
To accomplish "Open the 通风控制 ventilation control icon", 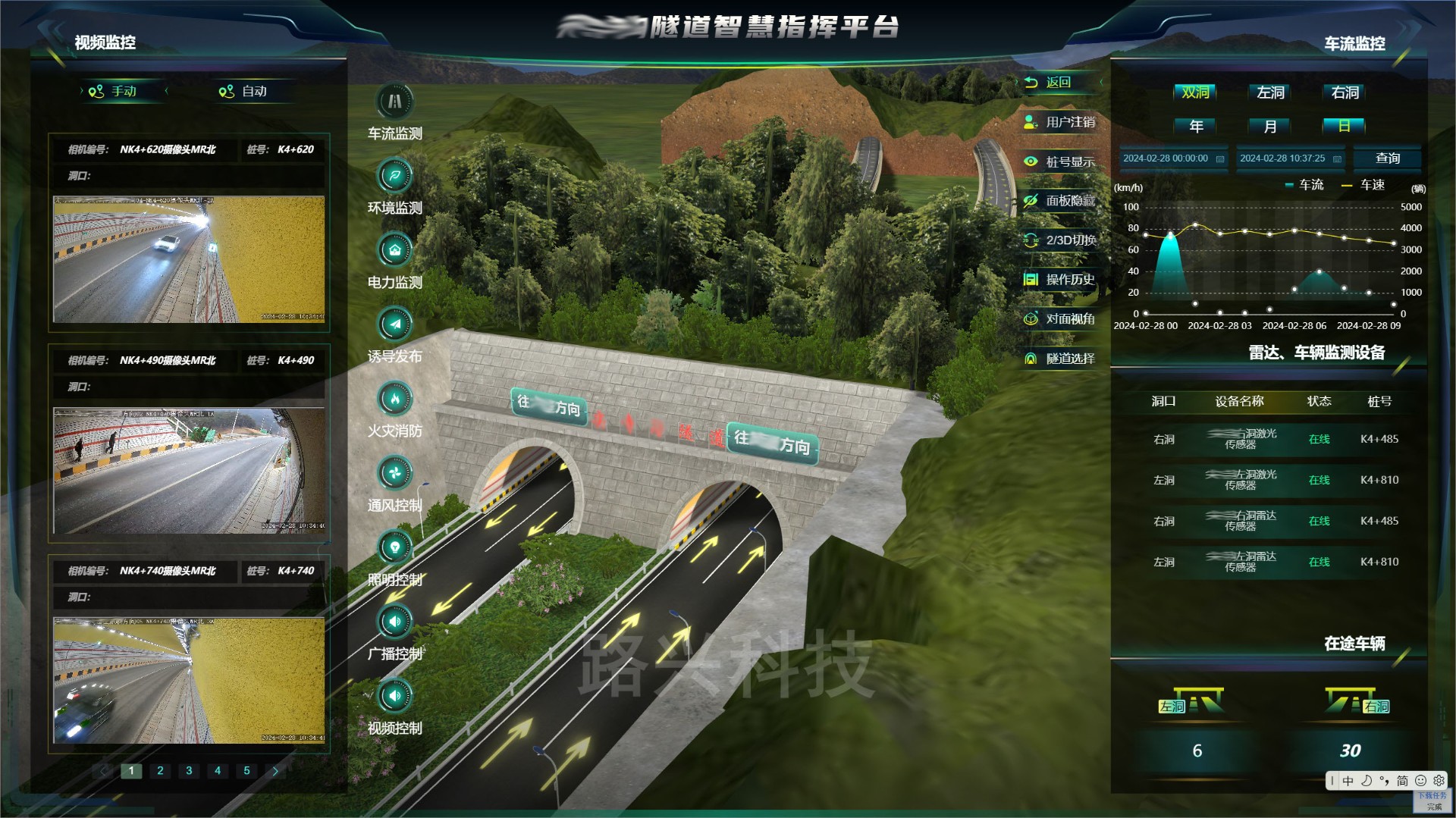I will click(x=394, y=473).
